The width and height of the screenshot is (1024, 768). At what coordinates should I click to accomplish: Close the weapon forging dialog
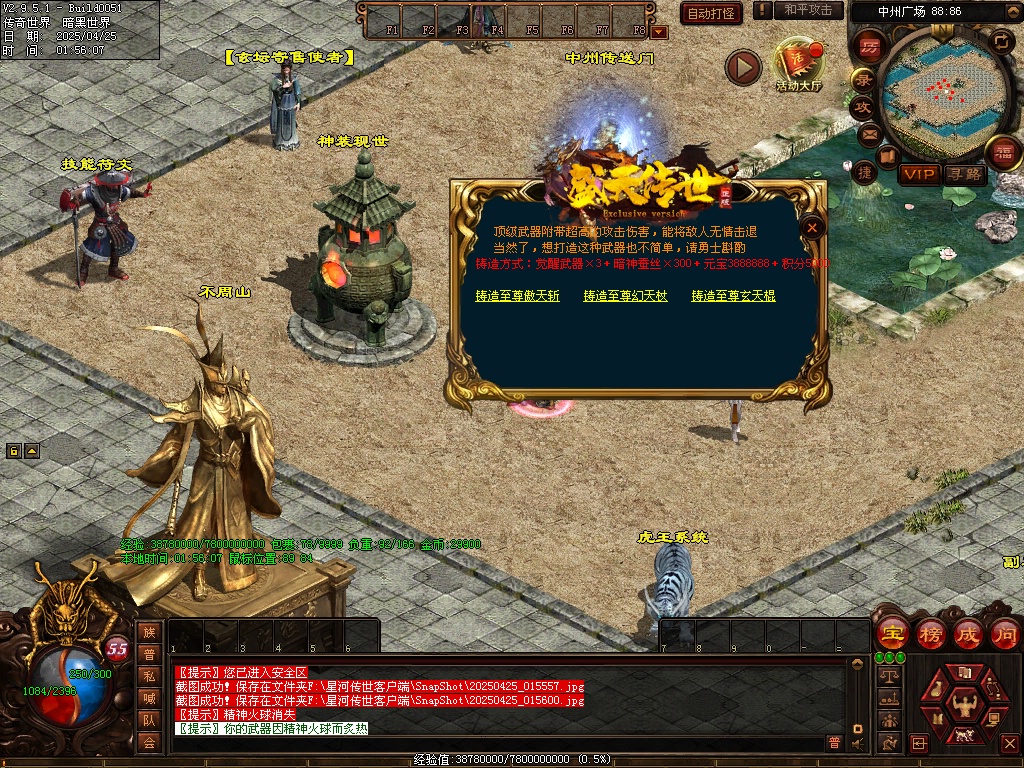[813, 227]
